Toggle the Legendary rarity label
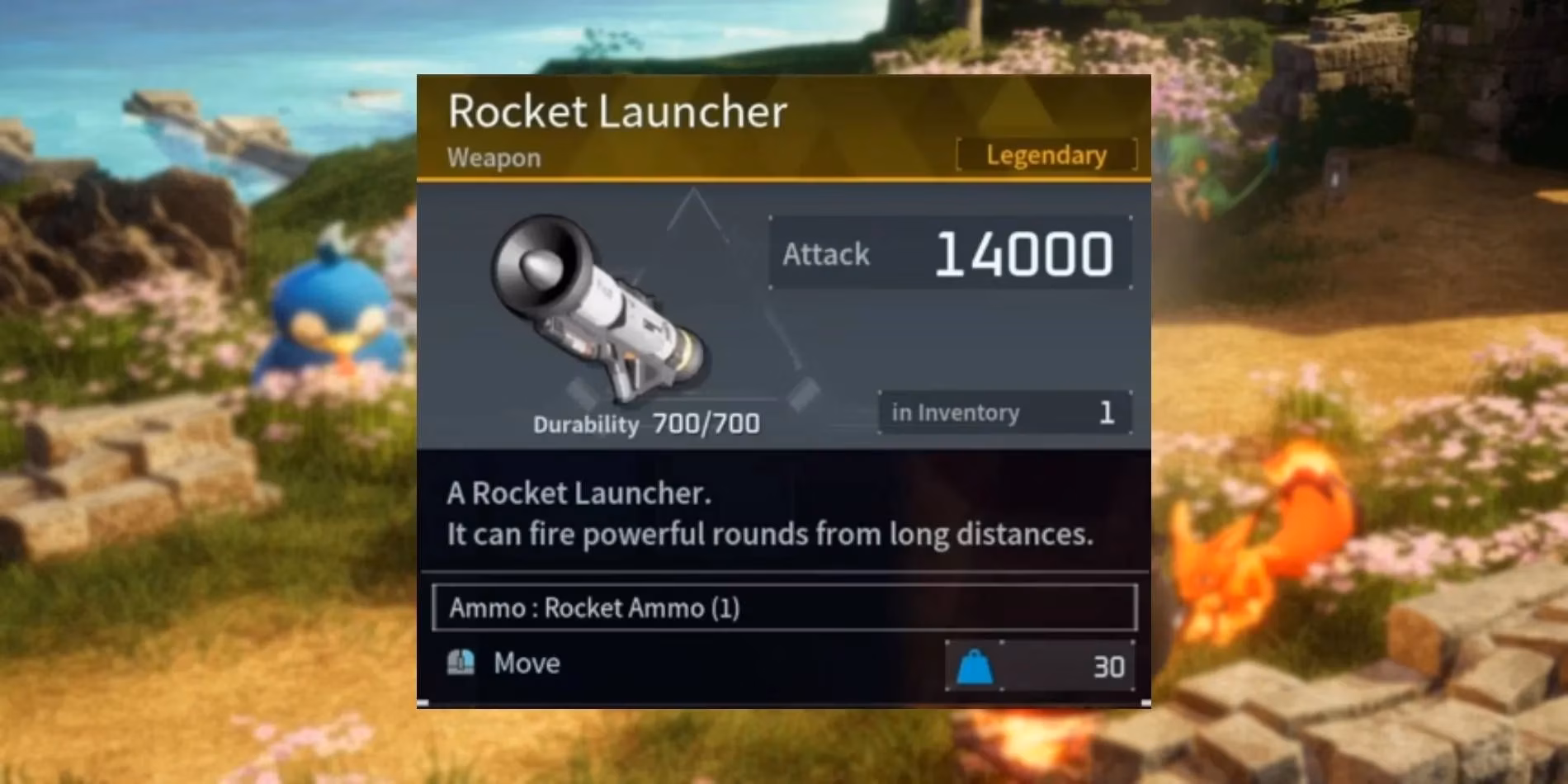The height and width of the screenshot is (784, 1568). [1046, 155]
